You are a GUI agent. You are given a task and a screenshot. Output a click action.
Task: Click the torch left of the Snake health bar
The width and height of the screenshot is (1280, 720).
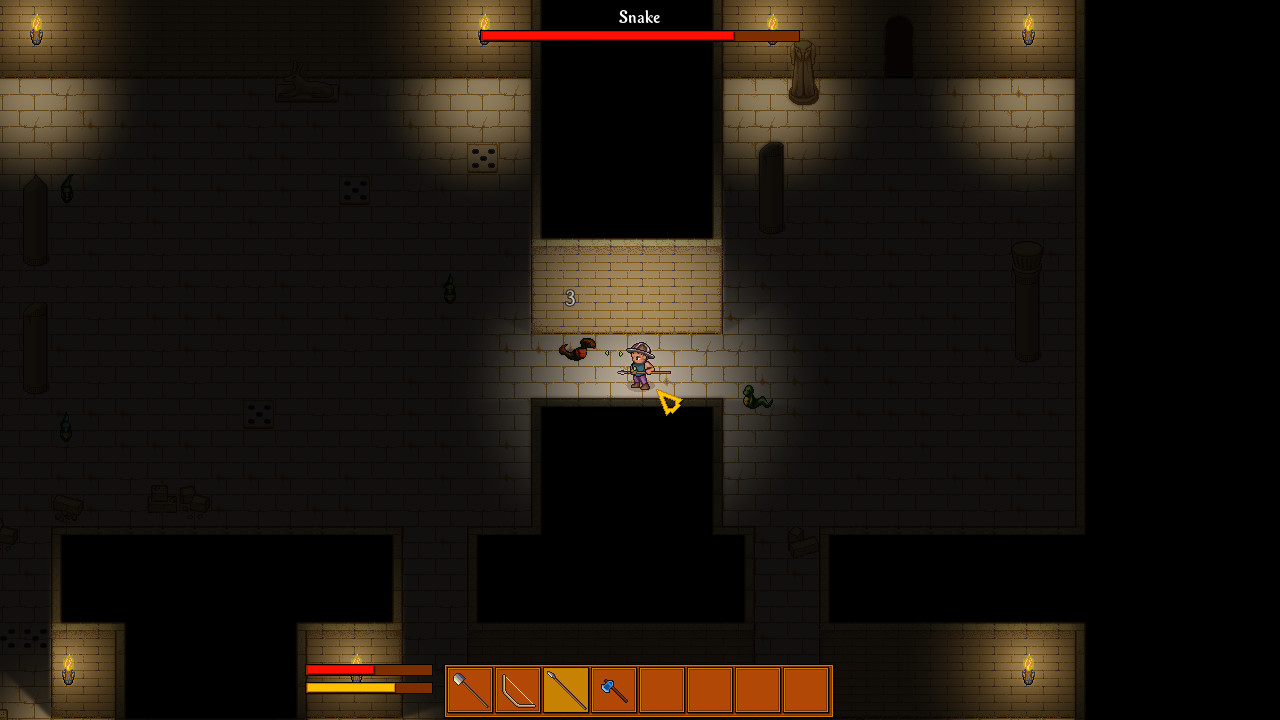coord(484,24)
